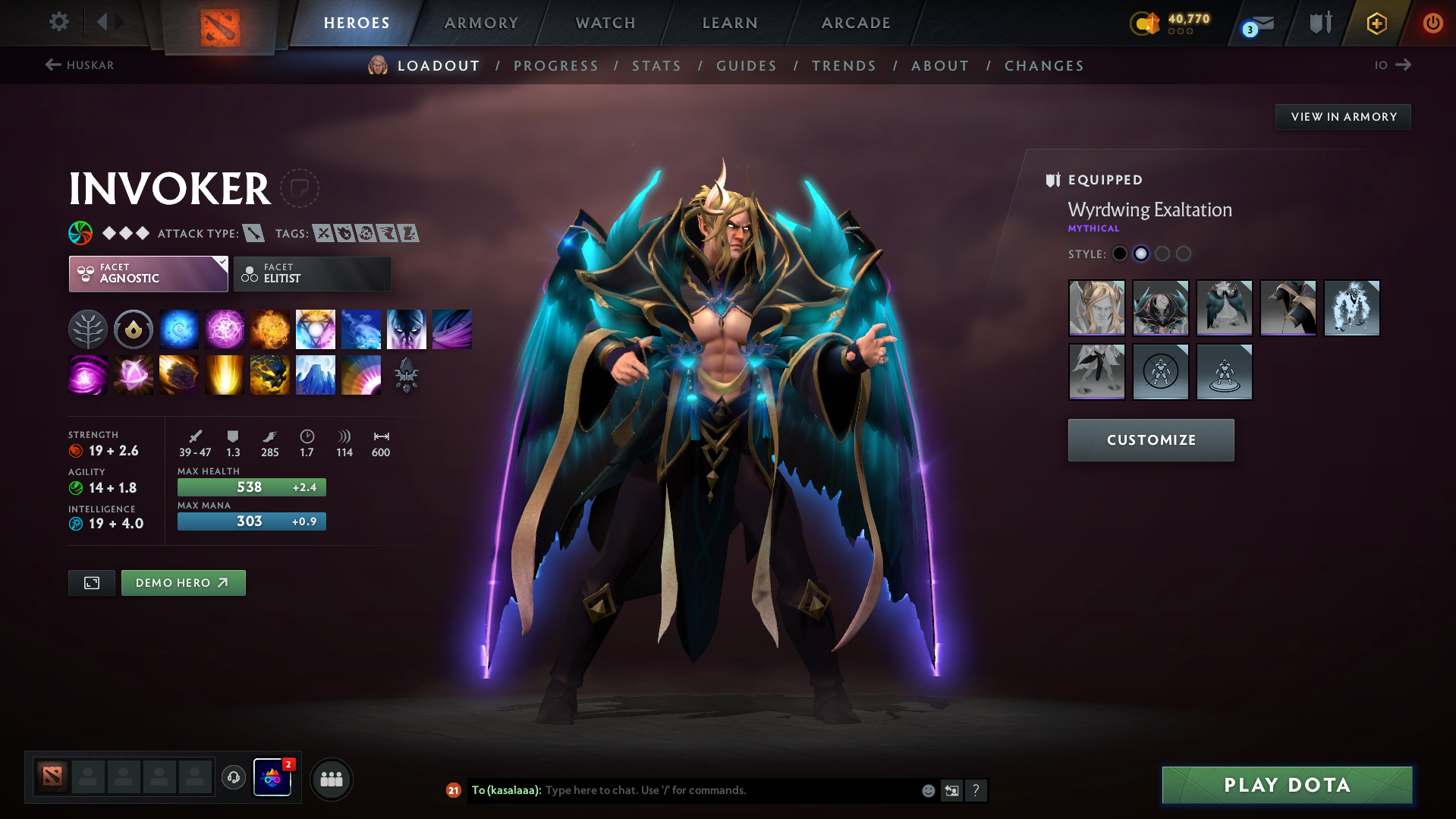Select the Exort ability icon

(269, 329)
